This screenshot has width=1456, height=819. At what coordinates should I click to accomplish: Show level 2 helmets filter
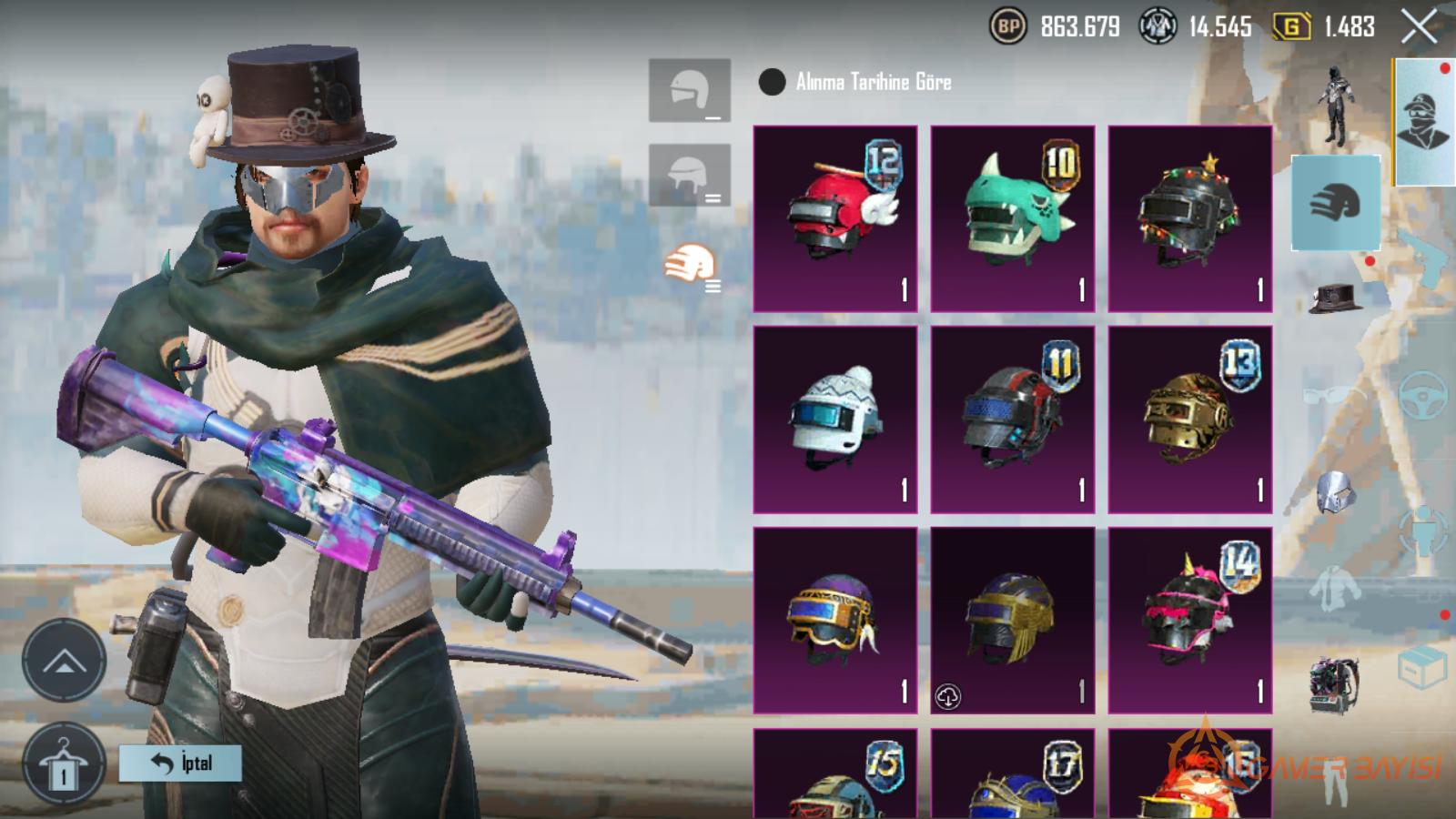[689, 175]
